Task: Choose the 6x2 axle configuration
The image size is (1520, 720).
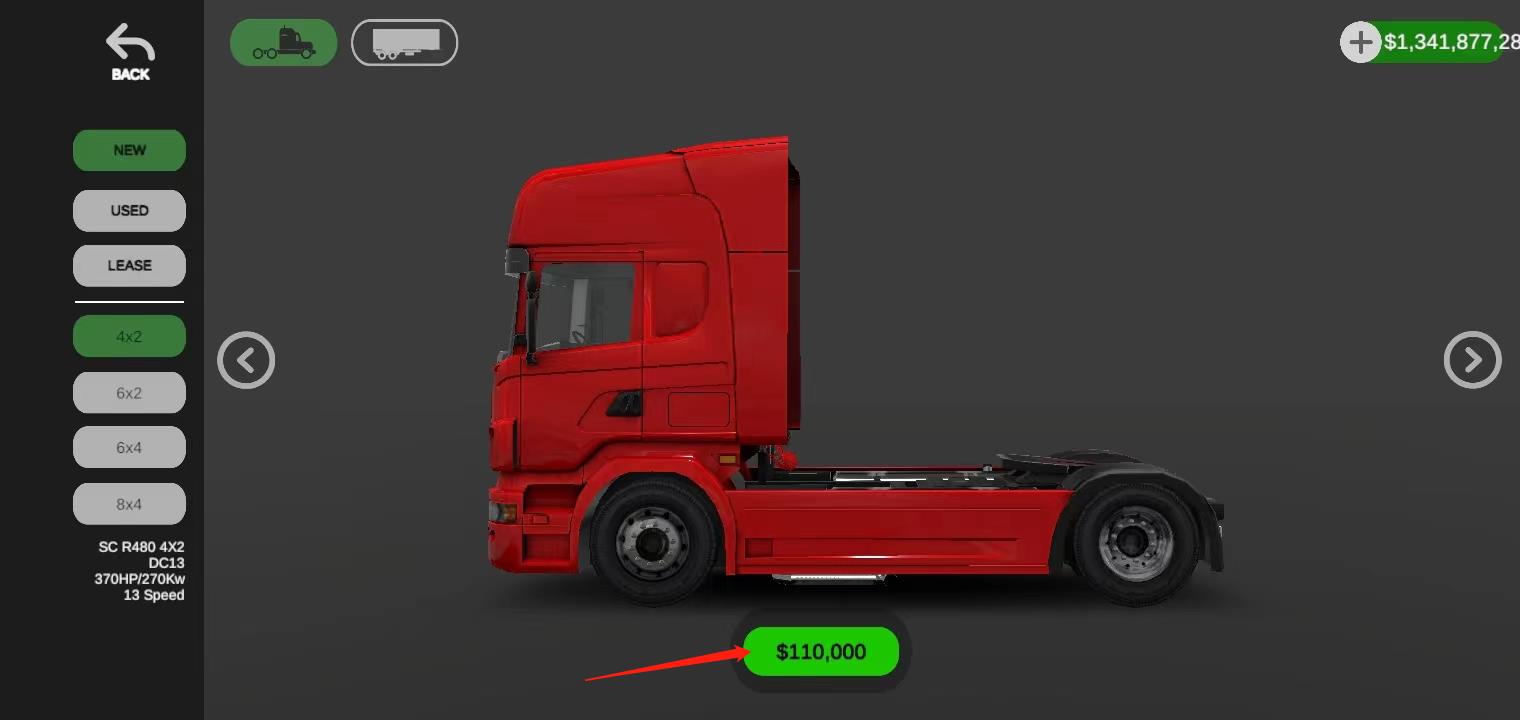Action: pyautogui.click(x=129, y=392)
